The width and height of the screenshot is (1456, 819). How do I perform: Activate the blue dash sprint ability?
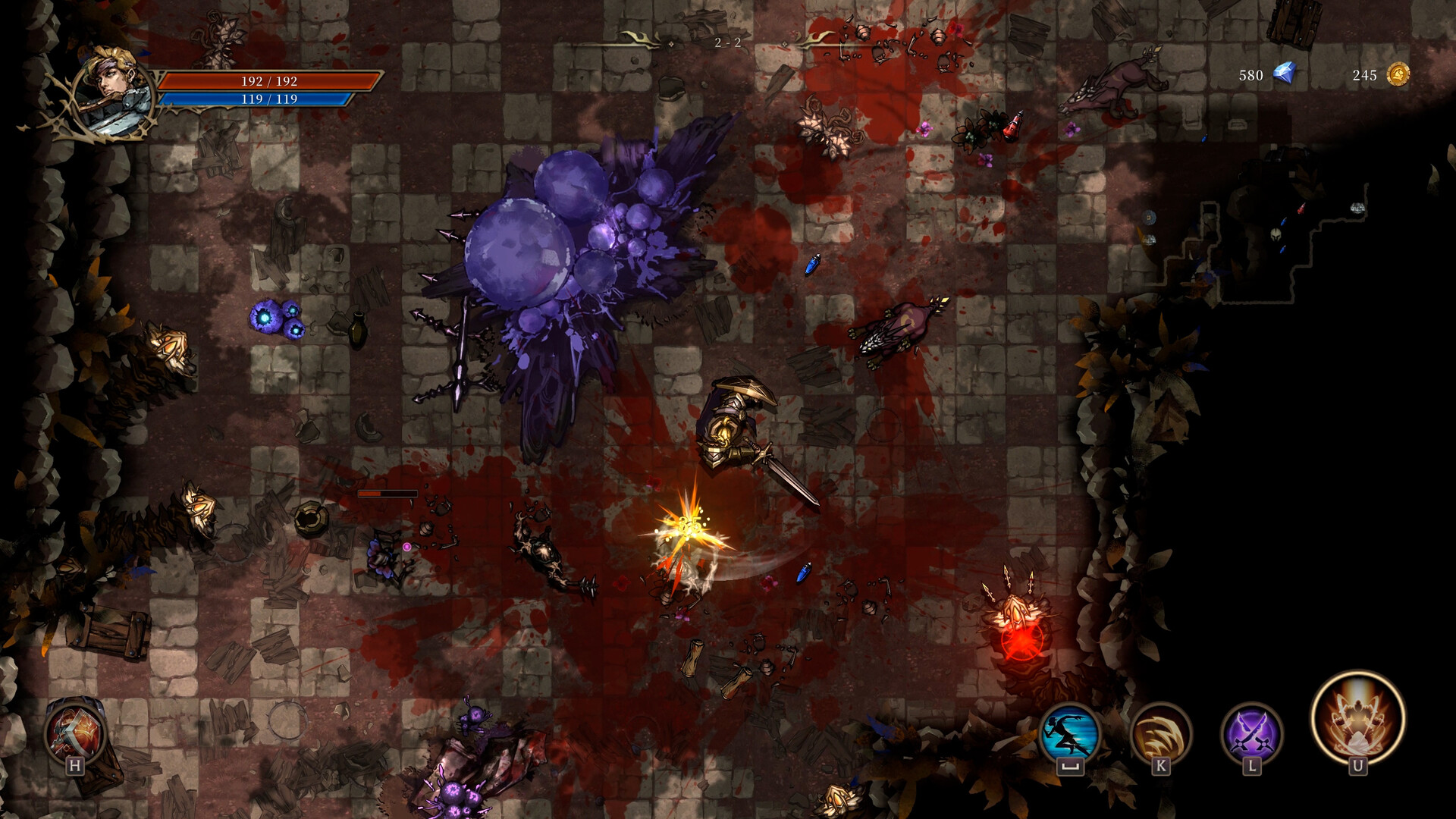1069,733
